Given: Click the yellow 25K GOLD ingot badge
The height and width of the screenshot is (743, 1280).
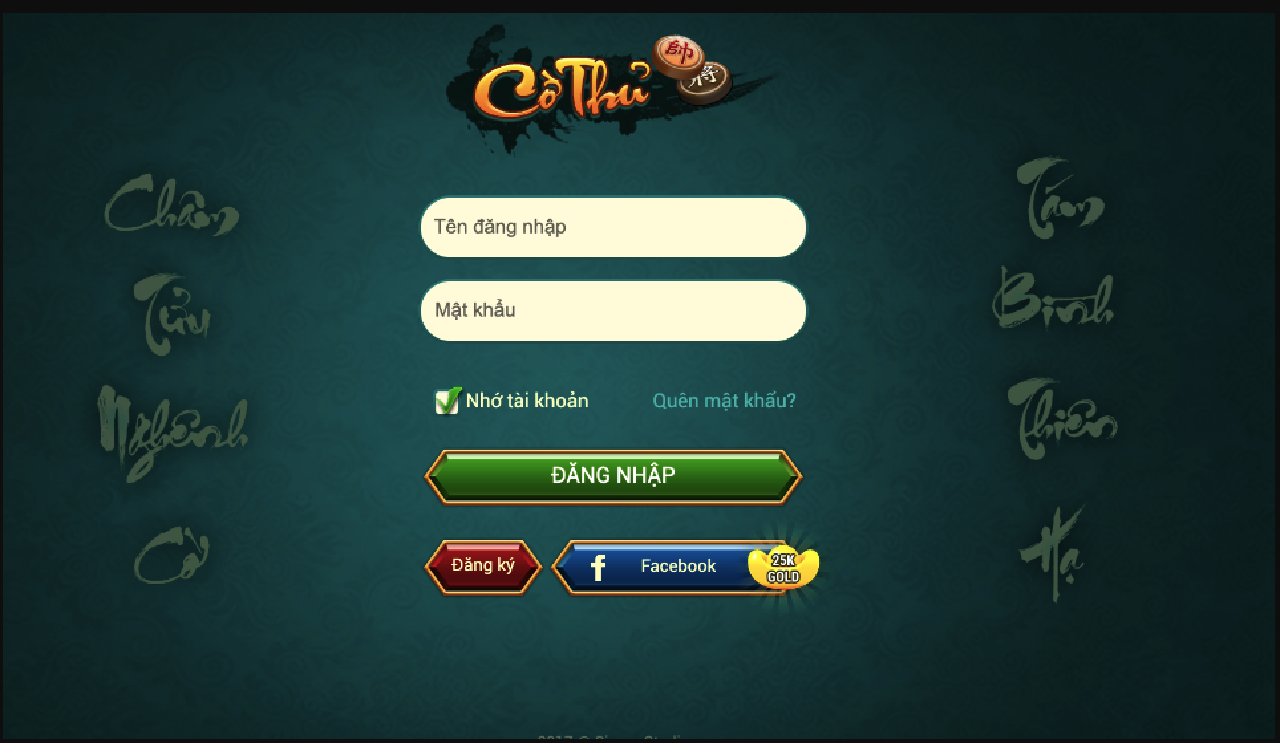Looking at the screenshot, I should [783, 566].
